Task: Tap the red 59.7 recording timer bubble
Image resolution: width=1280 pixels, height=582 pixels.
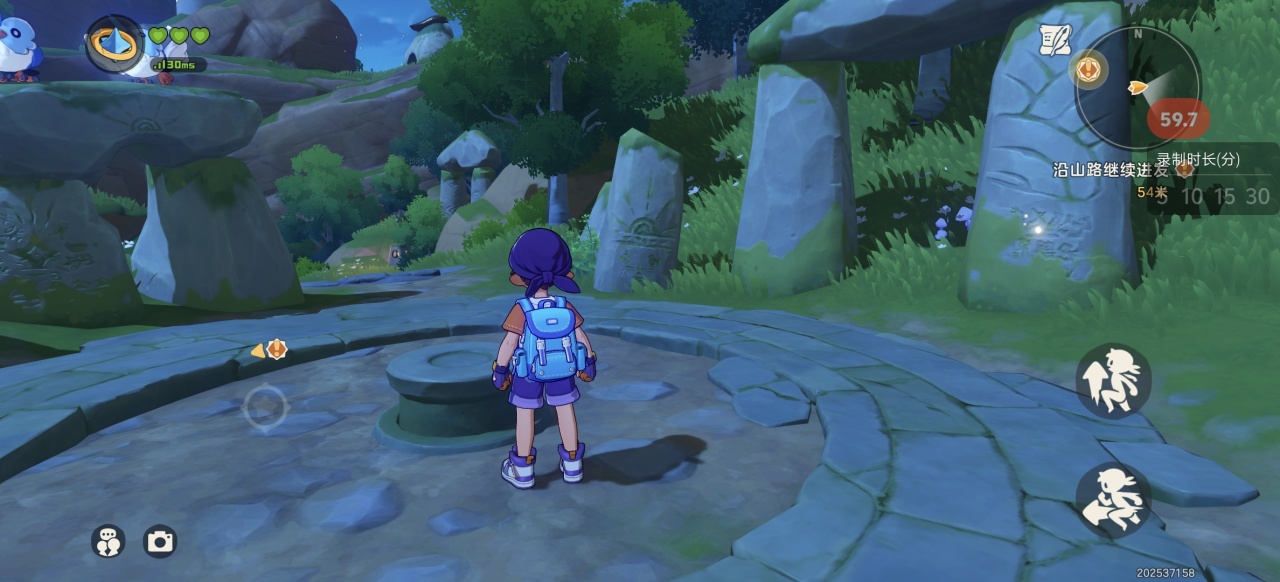Action: tap(1178, 120)
